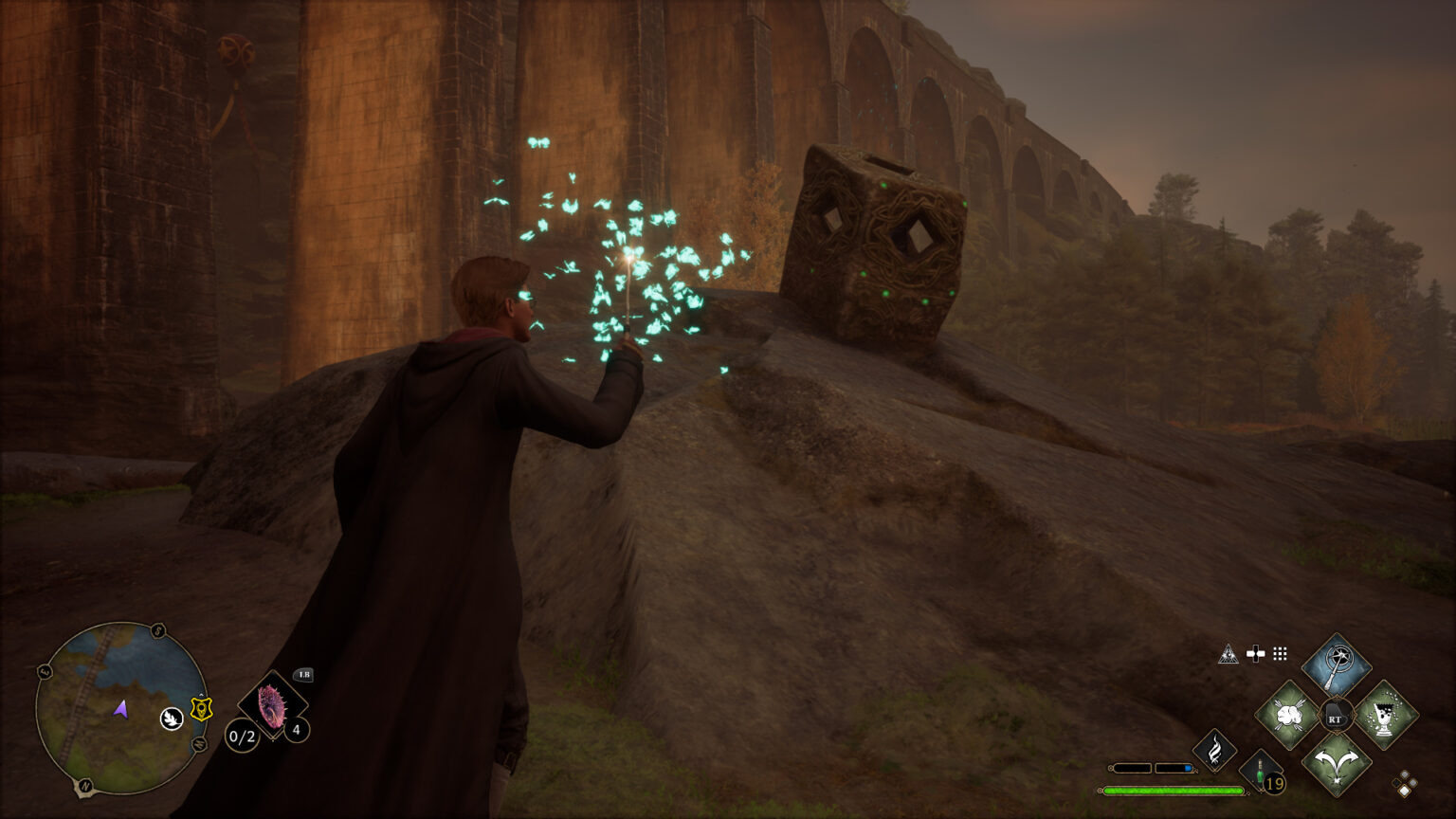The image size is (1456, 819).
Task: Select the white plus-shaped d-pad icon
Action: tap(1255, 654)
